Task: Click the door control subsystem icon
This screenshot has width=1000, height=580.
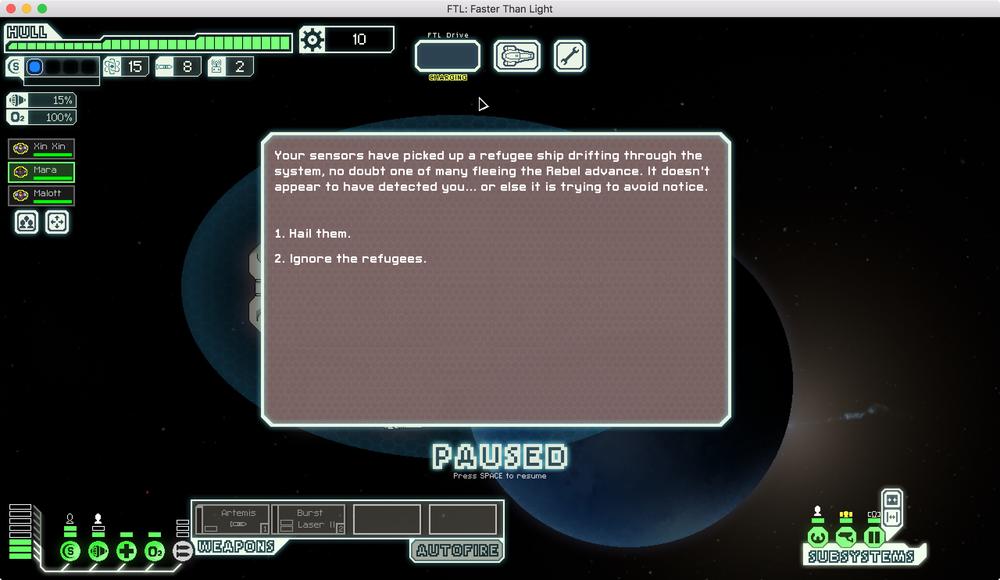Action: click(x=874, y=538)
